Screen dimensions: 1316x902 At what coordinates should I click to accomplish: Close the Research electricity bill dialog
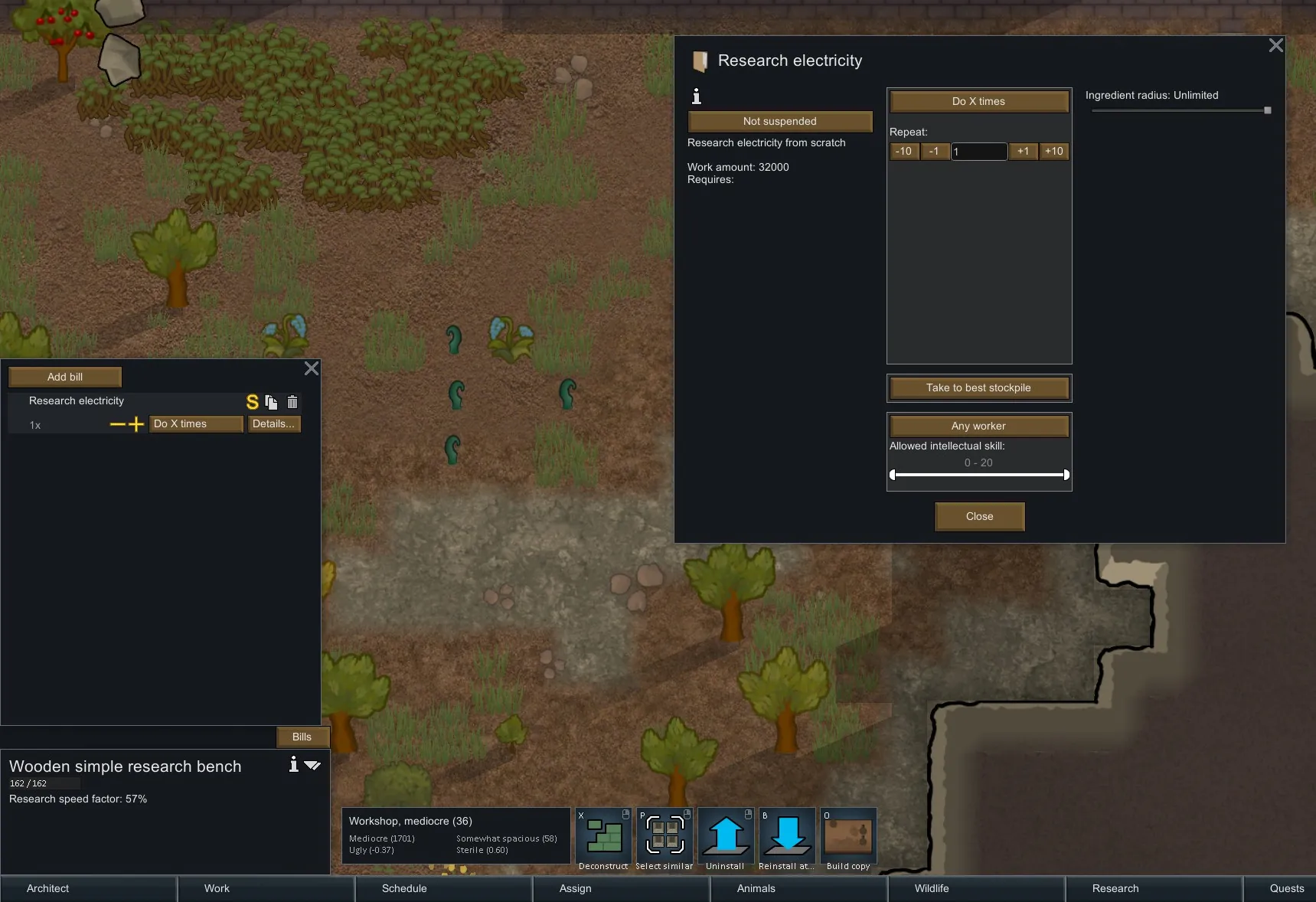click(x=1275, y=46)
